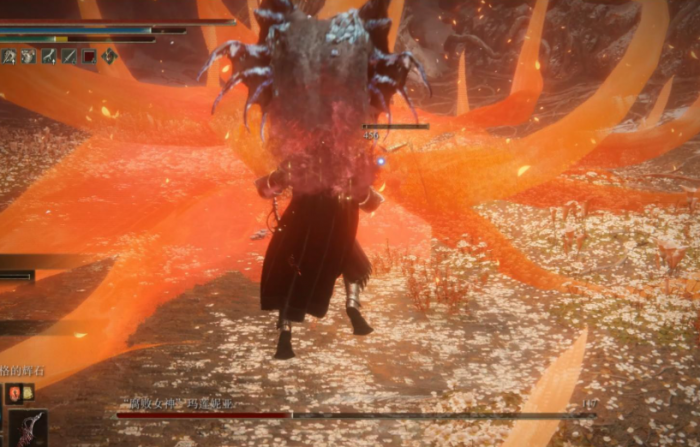The width and height of the screenshot is (700, 447).
Task: Choose the pale yellow quick item
Action: click(x=28, y=393)
